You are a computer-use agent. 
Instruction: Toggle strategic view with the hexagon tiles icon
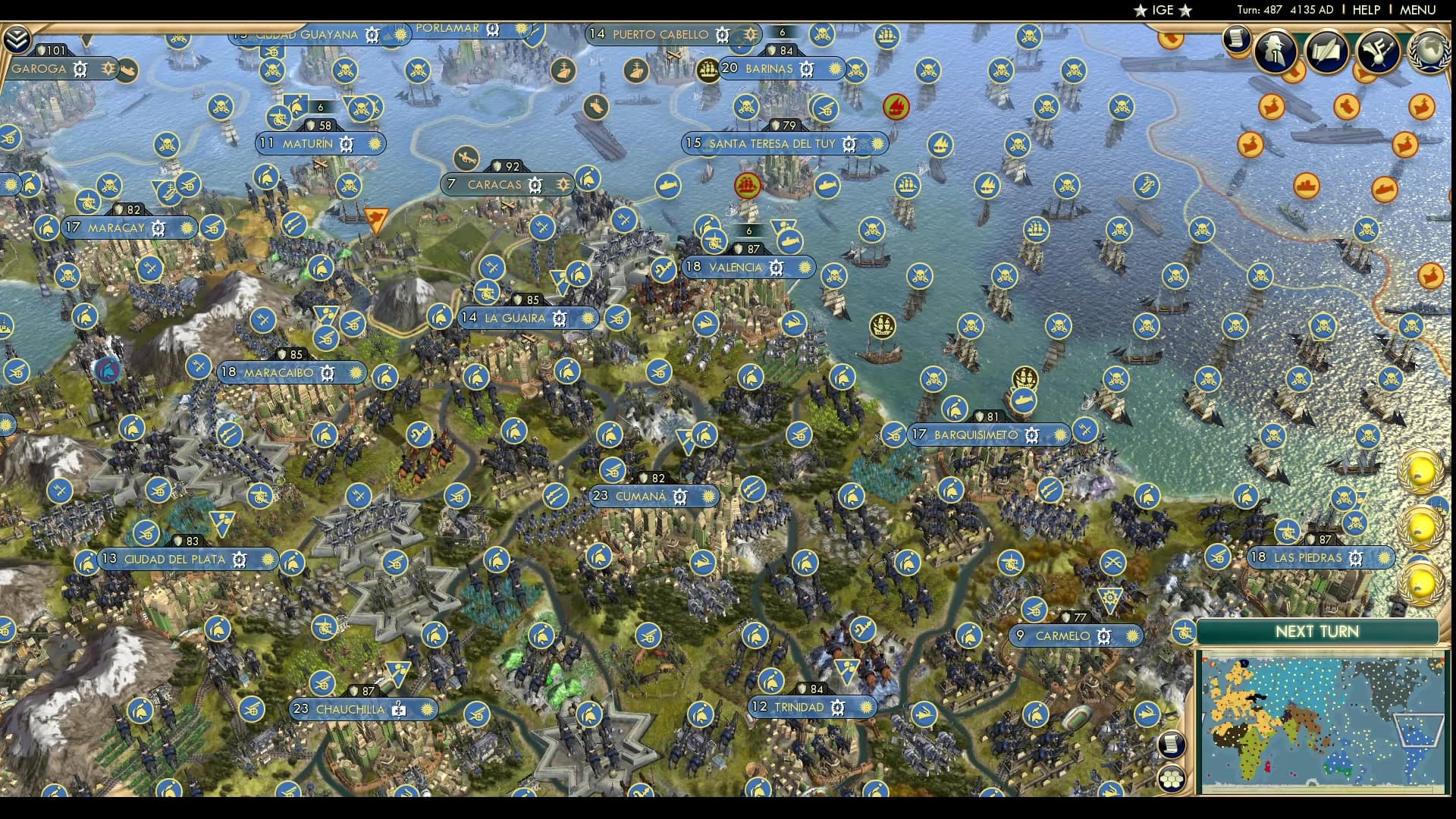coord(1172,778)
